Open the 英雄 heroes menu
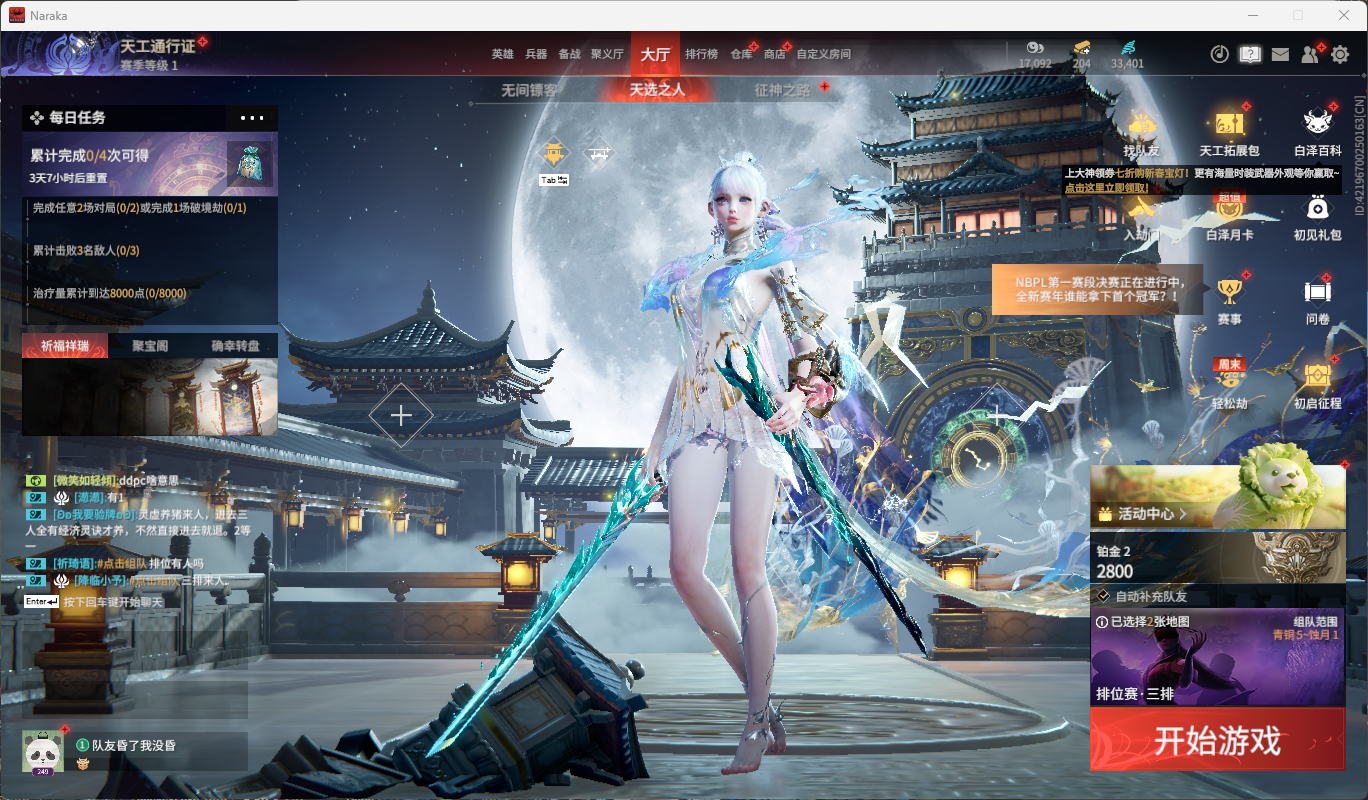 502,54
